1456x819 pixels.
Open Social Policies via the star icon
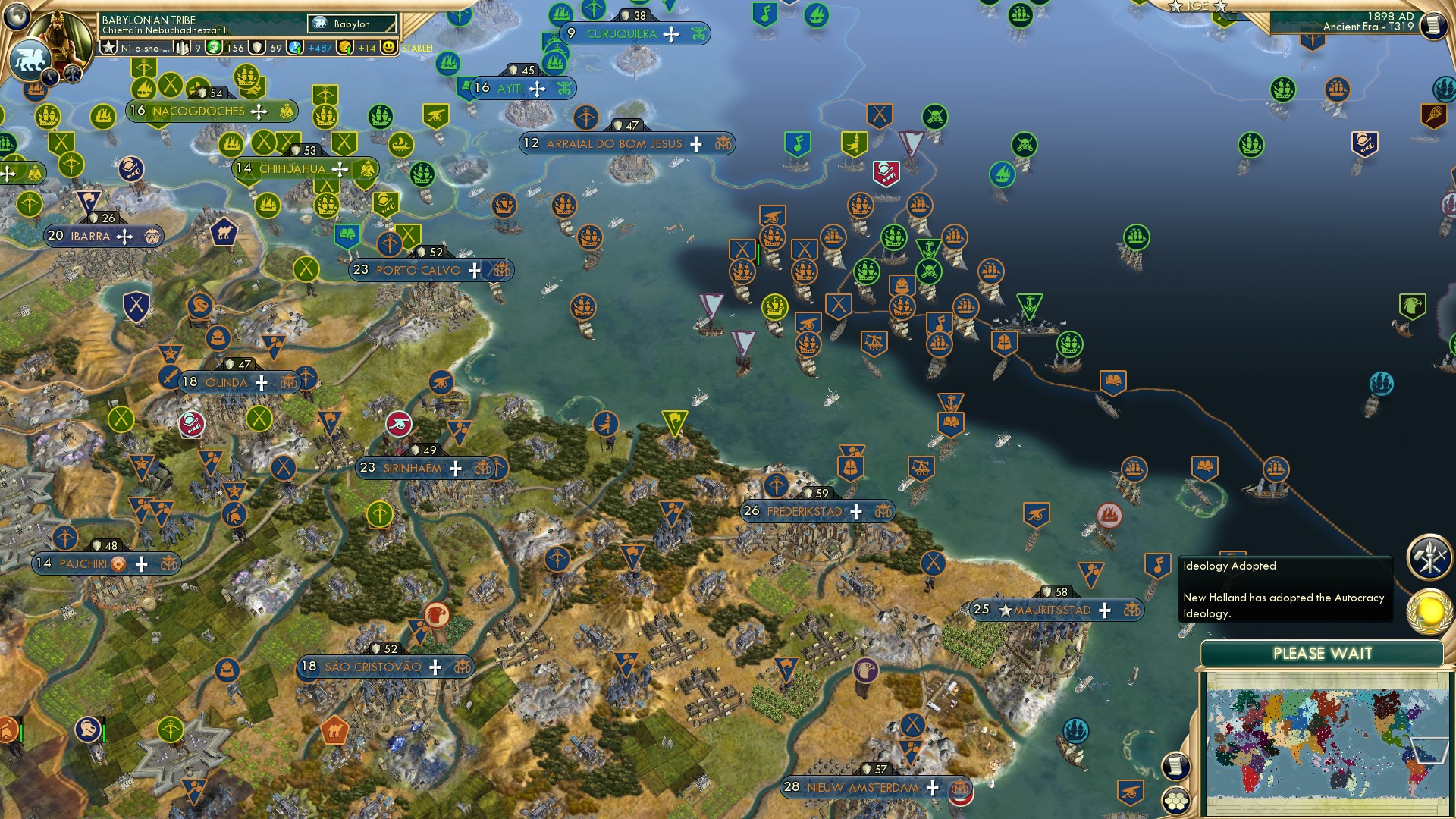point(109,48)
